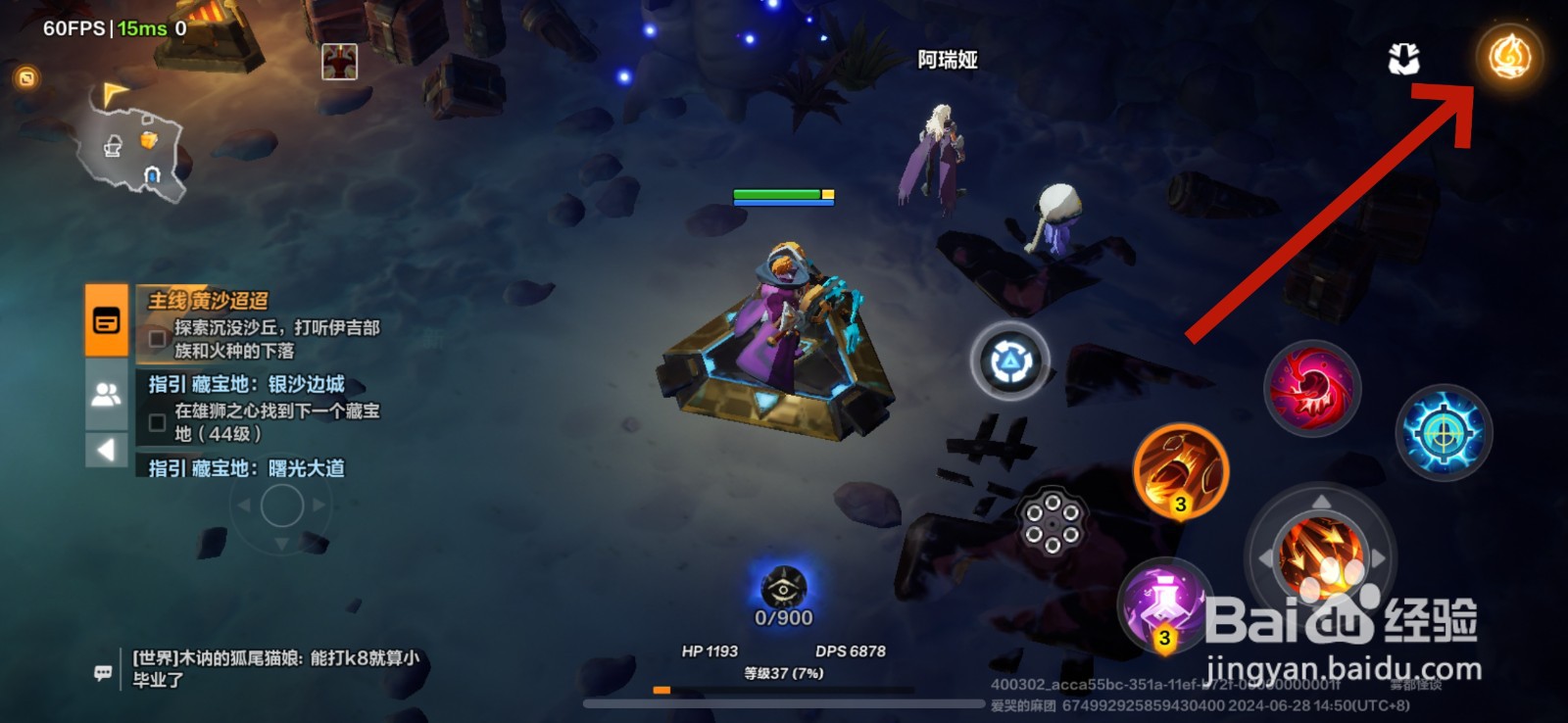Open the chat bubble icon bottom left
Image resolution: width=1568 pixels, height=723 pixels.
pyautogui.click(x=102, y=671)
